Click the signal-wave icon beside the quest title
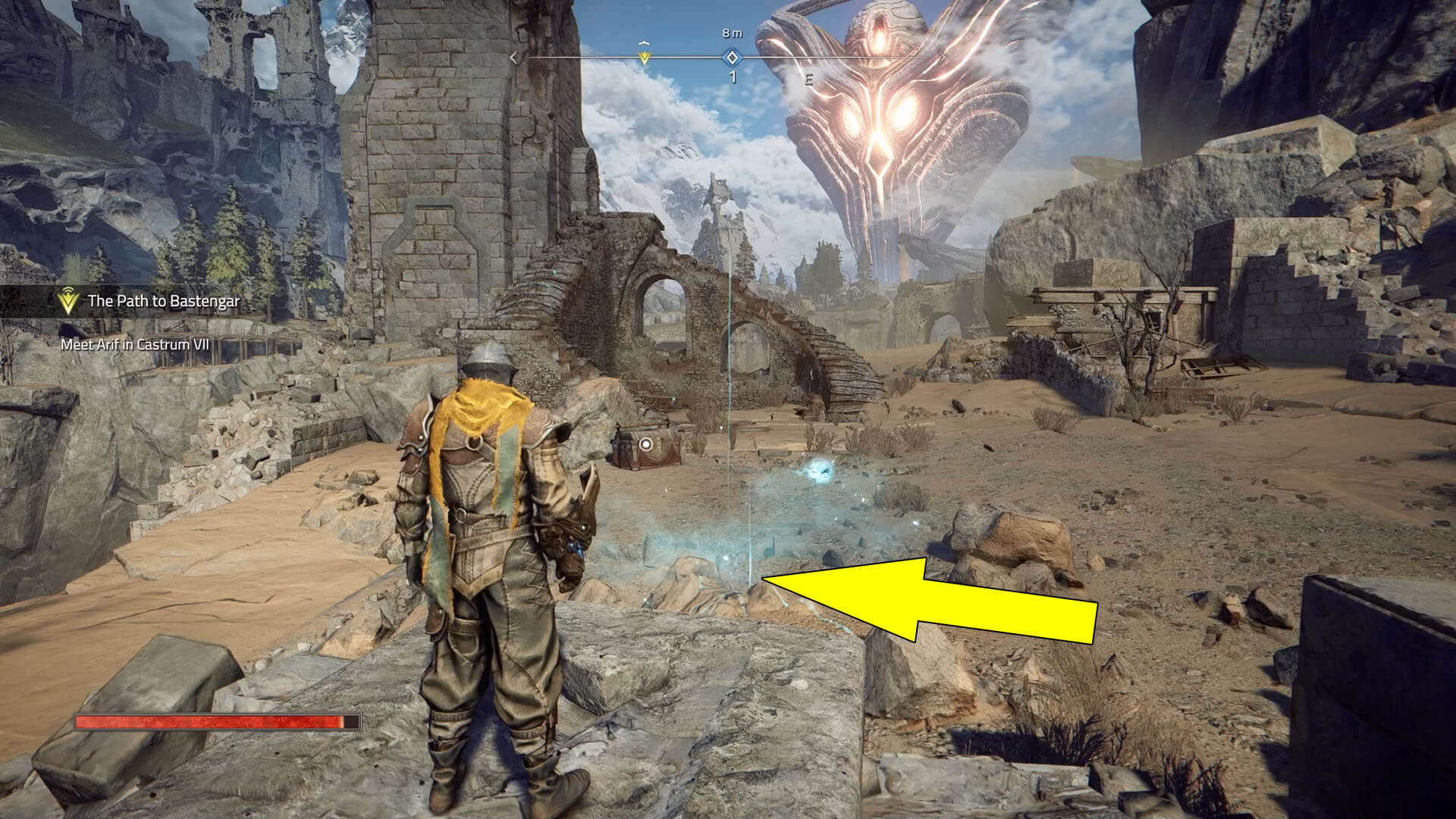Screen dimensions: 1456x819 (67, 290)
